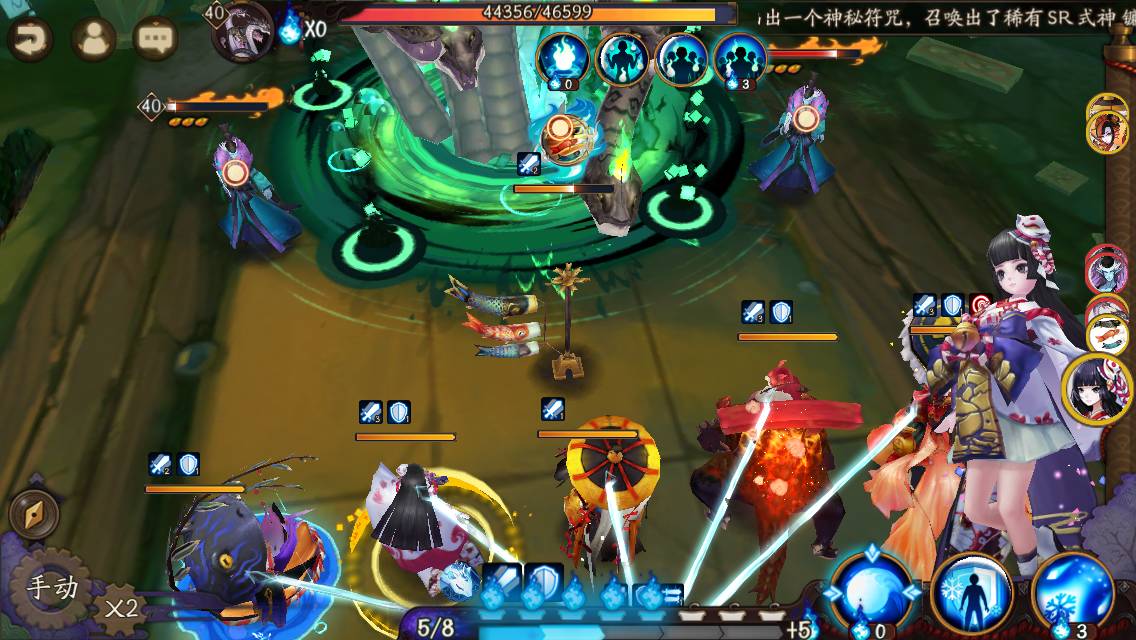Screen dimensions: 1136x640
Task: Use the blue wave basic attack skill
Action: pyautogui.click(x=871, y=593)
